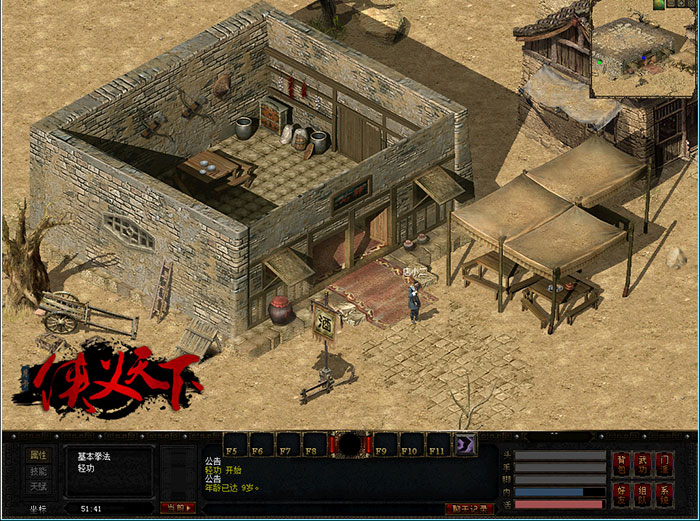Open the 组队 team panel

[642, 492]
